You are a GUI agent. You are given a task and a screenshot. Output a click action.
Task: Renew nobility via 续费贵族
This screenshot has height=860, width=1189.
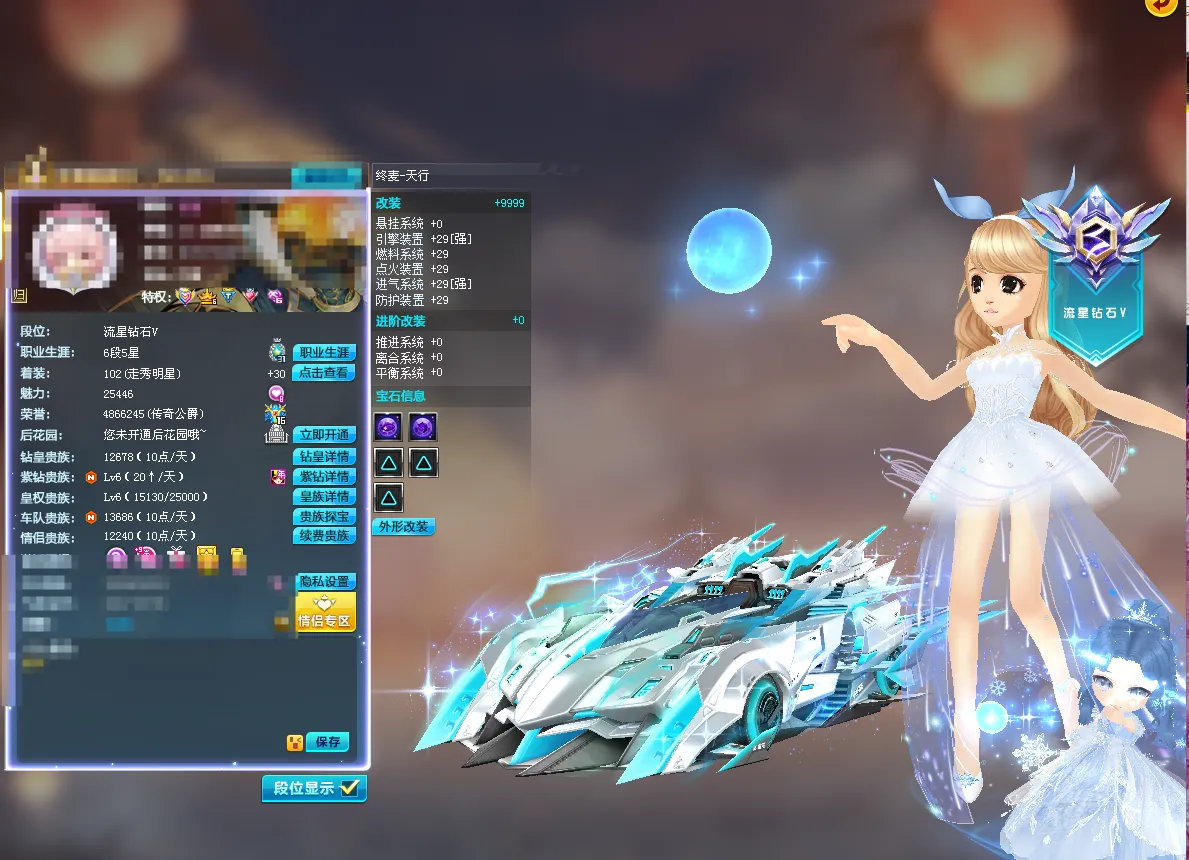coord(325,536)
